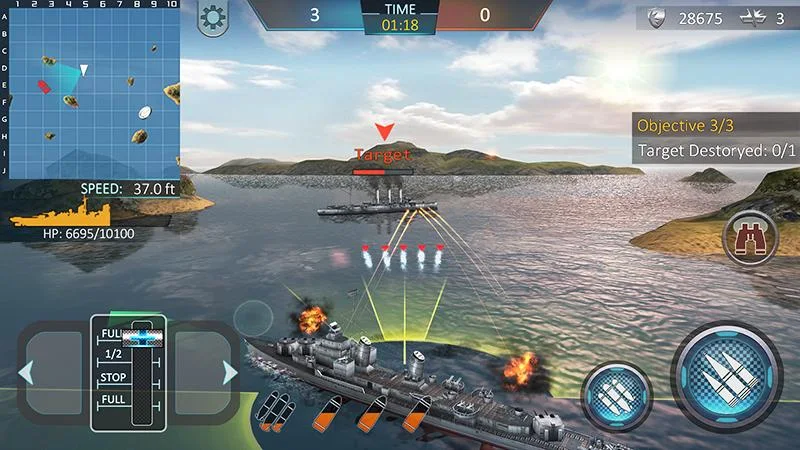
Task: Select the Objective 3/3 tracker panel
Action: pyautogui.click(x=715, y=126)
